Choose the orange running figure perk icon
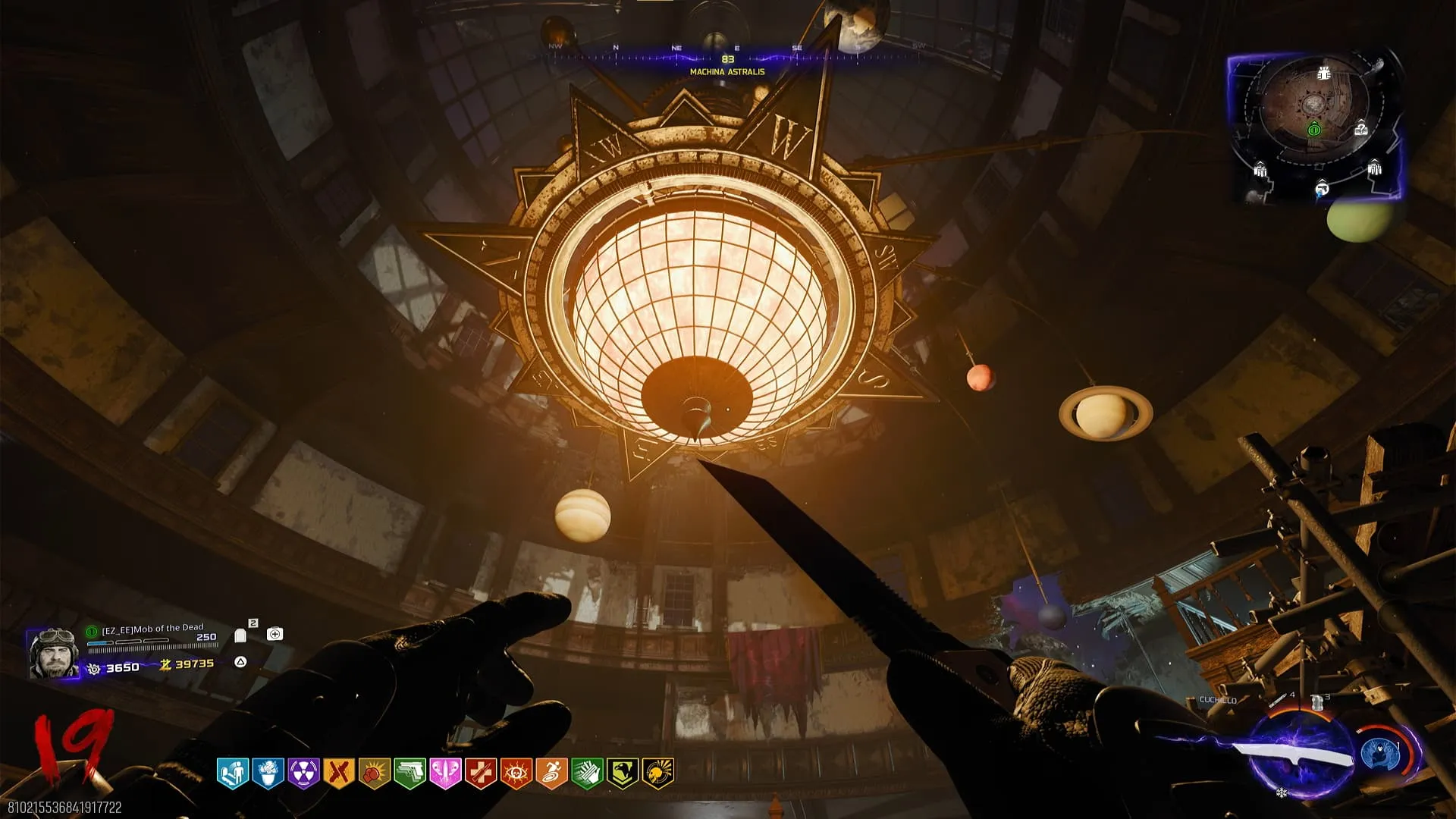 point(551,773)
